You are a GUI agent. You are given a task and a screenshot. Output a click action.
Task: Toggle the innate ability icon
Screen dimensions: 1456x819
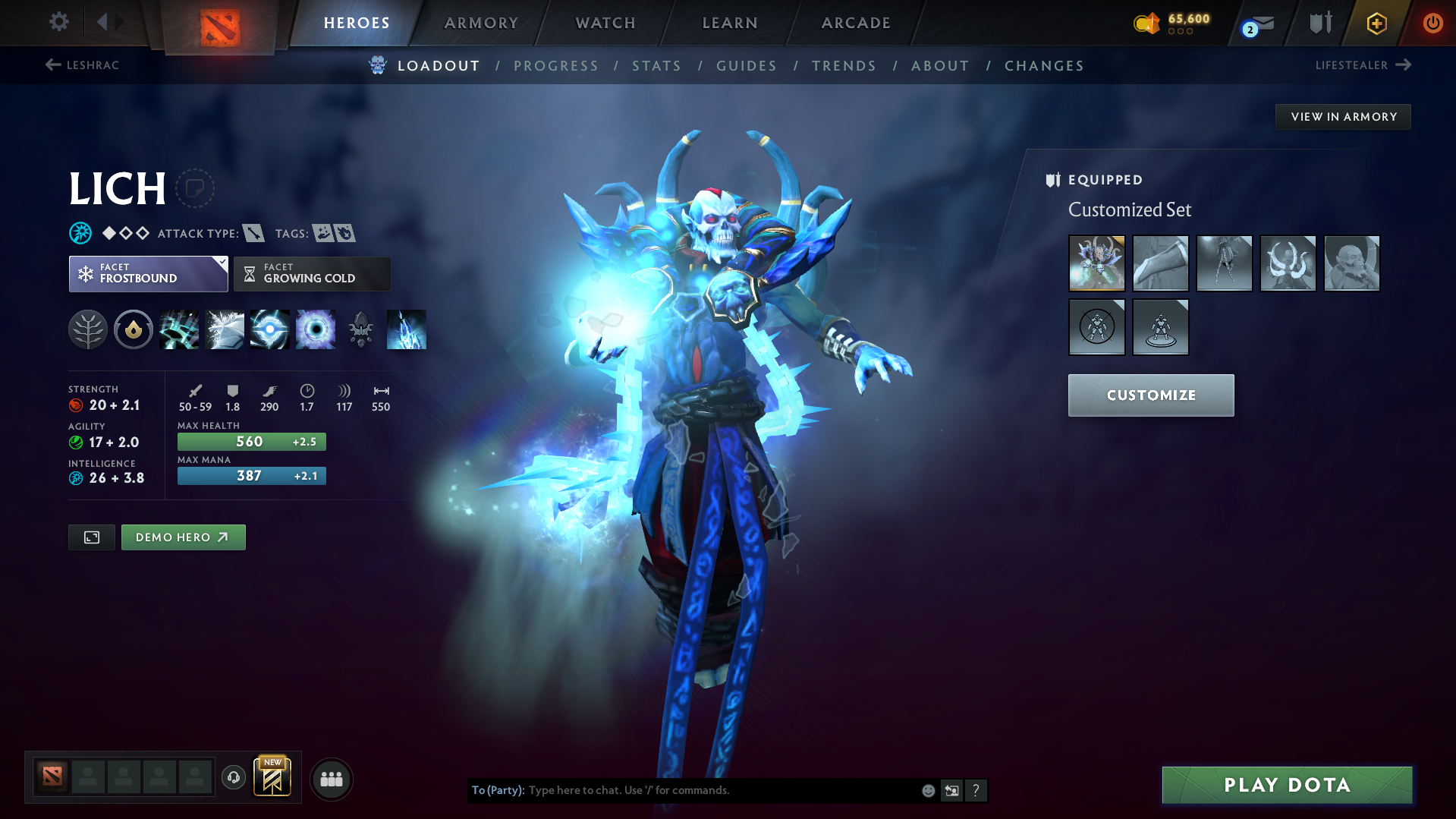[x=134, y=329]
